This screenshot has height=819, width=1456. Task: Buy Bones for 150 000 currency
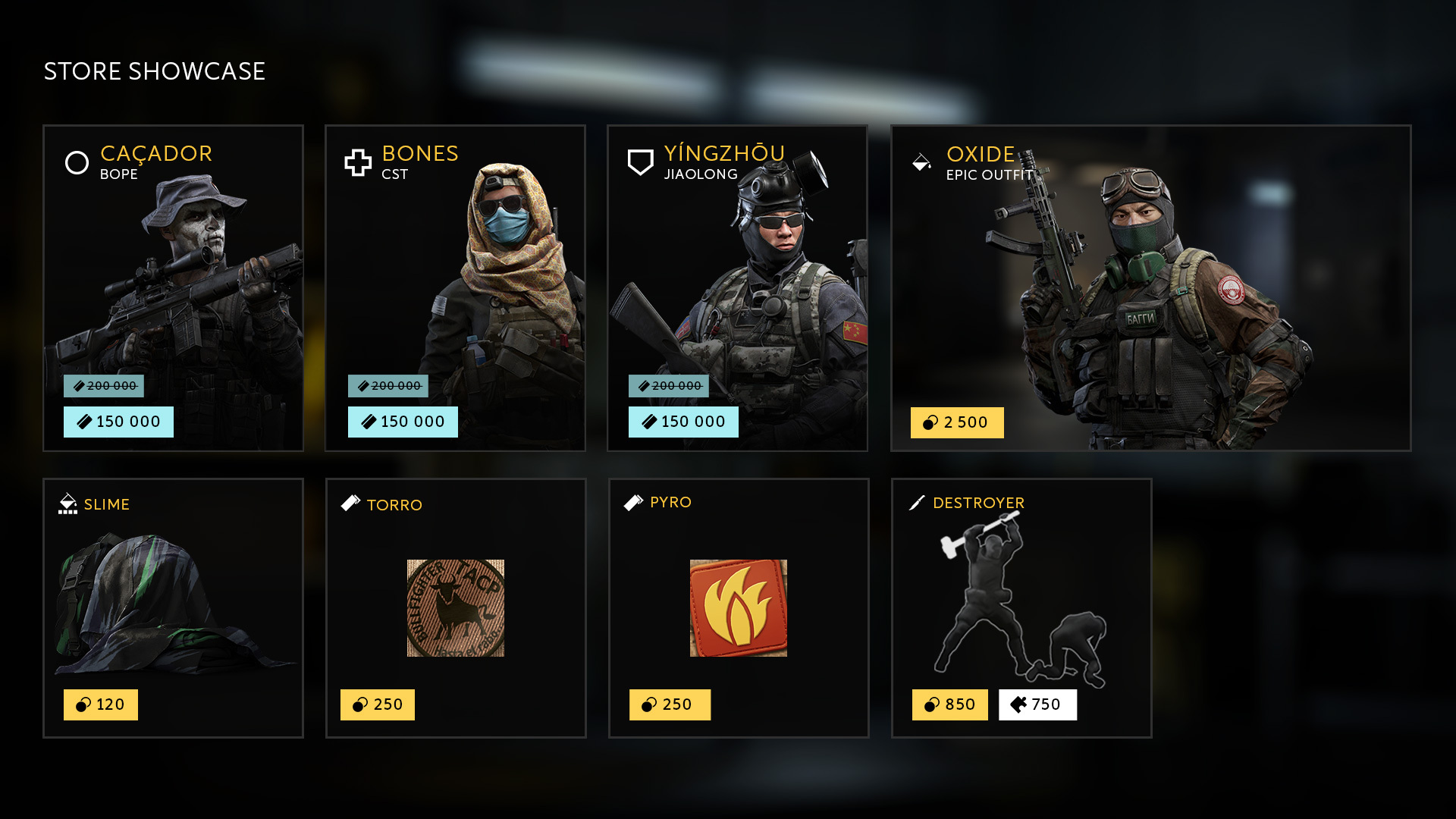point(403,422)
